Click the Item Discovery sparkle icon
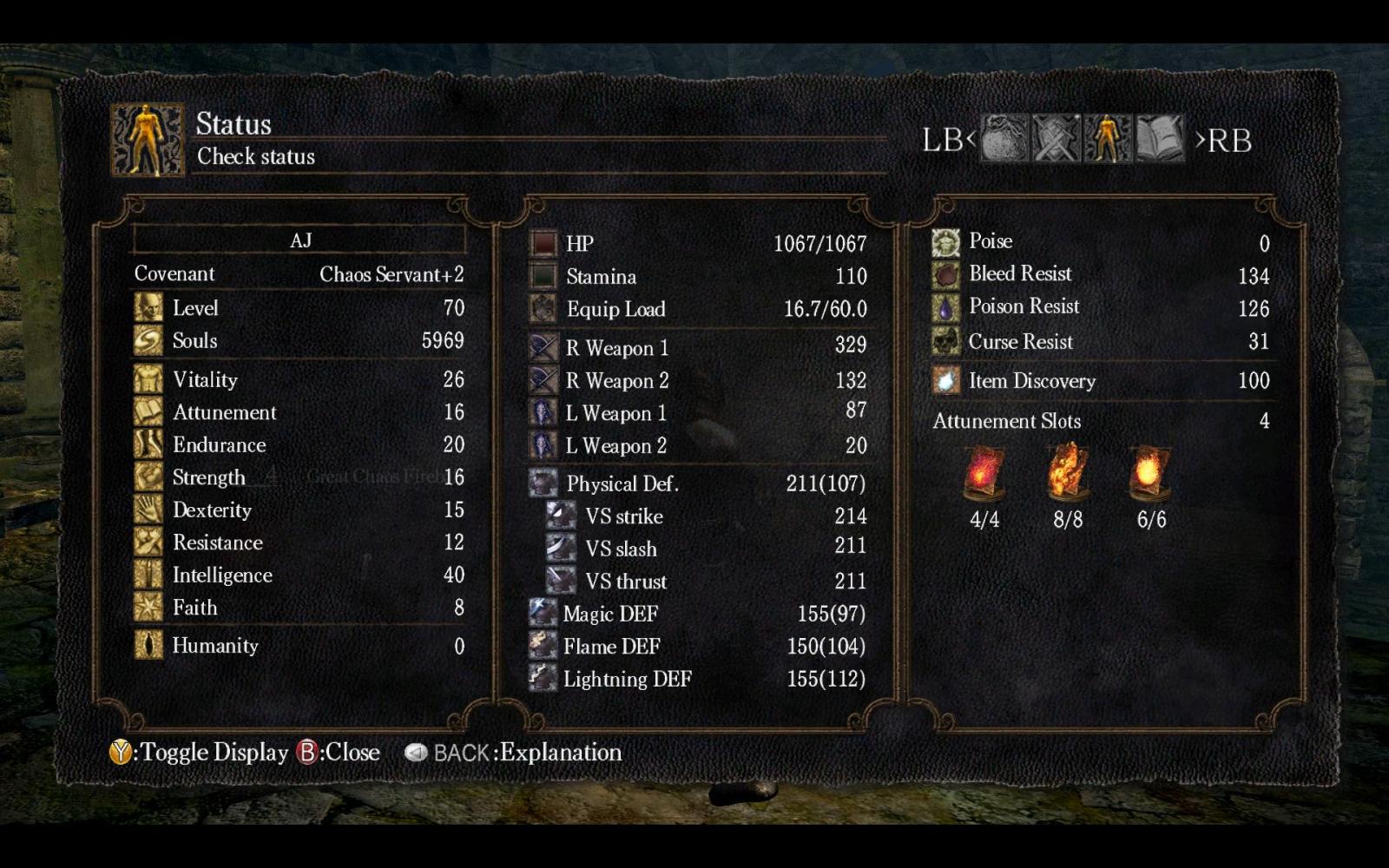The width and height of the screenshot is (1389, 868). point(945,380)
